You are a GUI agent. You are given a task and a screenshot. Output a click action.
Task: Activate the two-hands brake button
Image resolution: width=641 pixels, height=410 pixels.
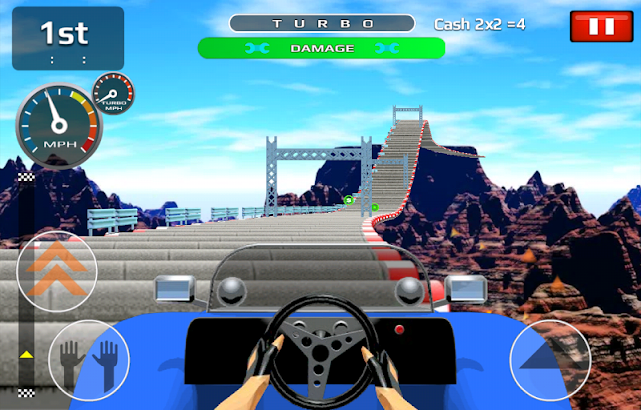89,358
